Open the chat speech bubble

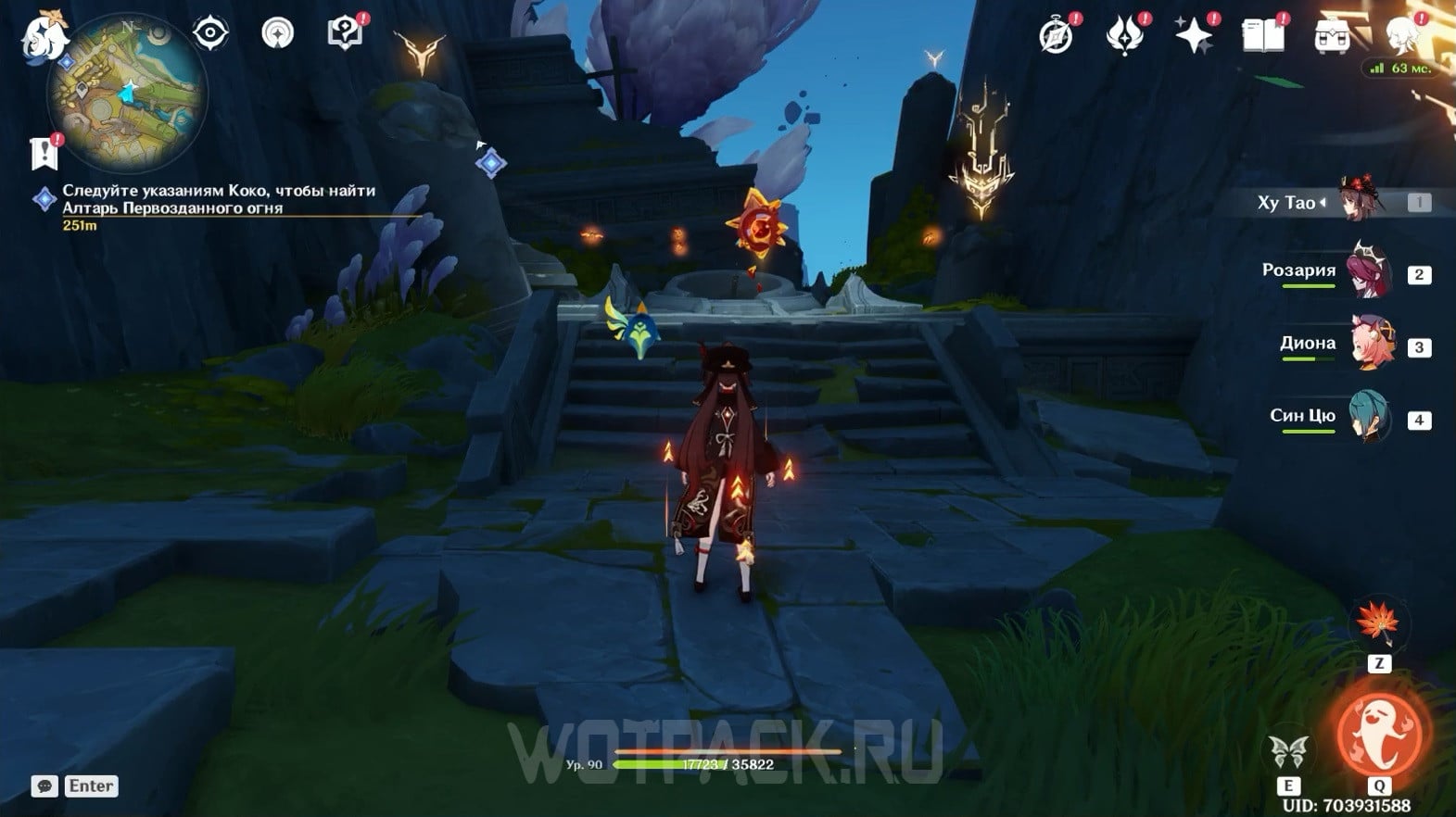pyautogui.click(x=44, y=786)
